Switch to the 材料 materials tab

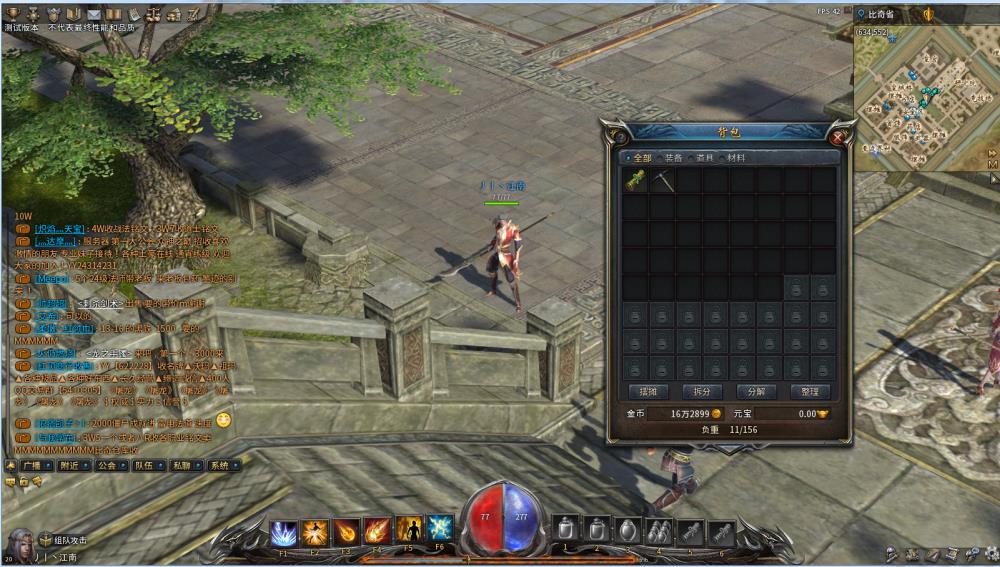(x=734, y=158)
